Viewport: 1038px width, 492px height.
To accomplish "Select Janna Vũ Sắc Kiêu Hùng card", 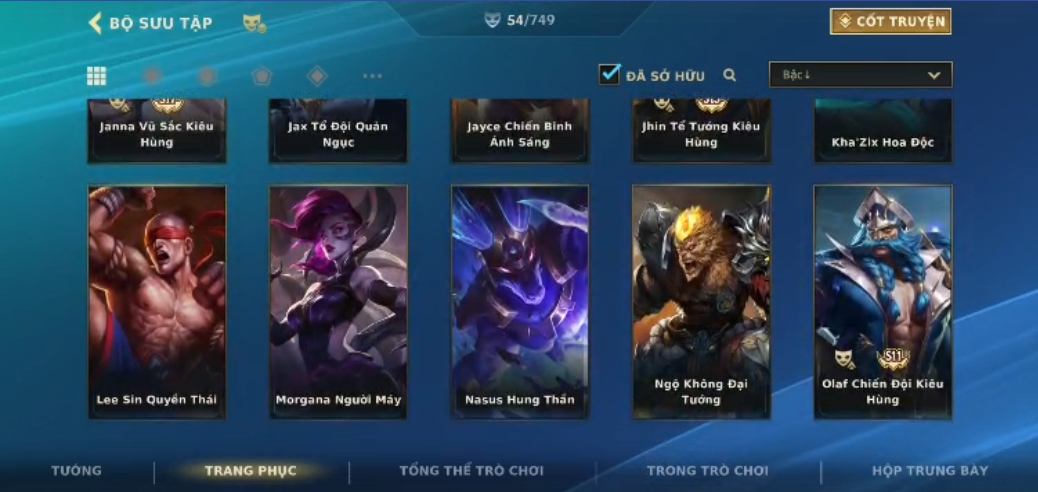I will click(157, 132).
